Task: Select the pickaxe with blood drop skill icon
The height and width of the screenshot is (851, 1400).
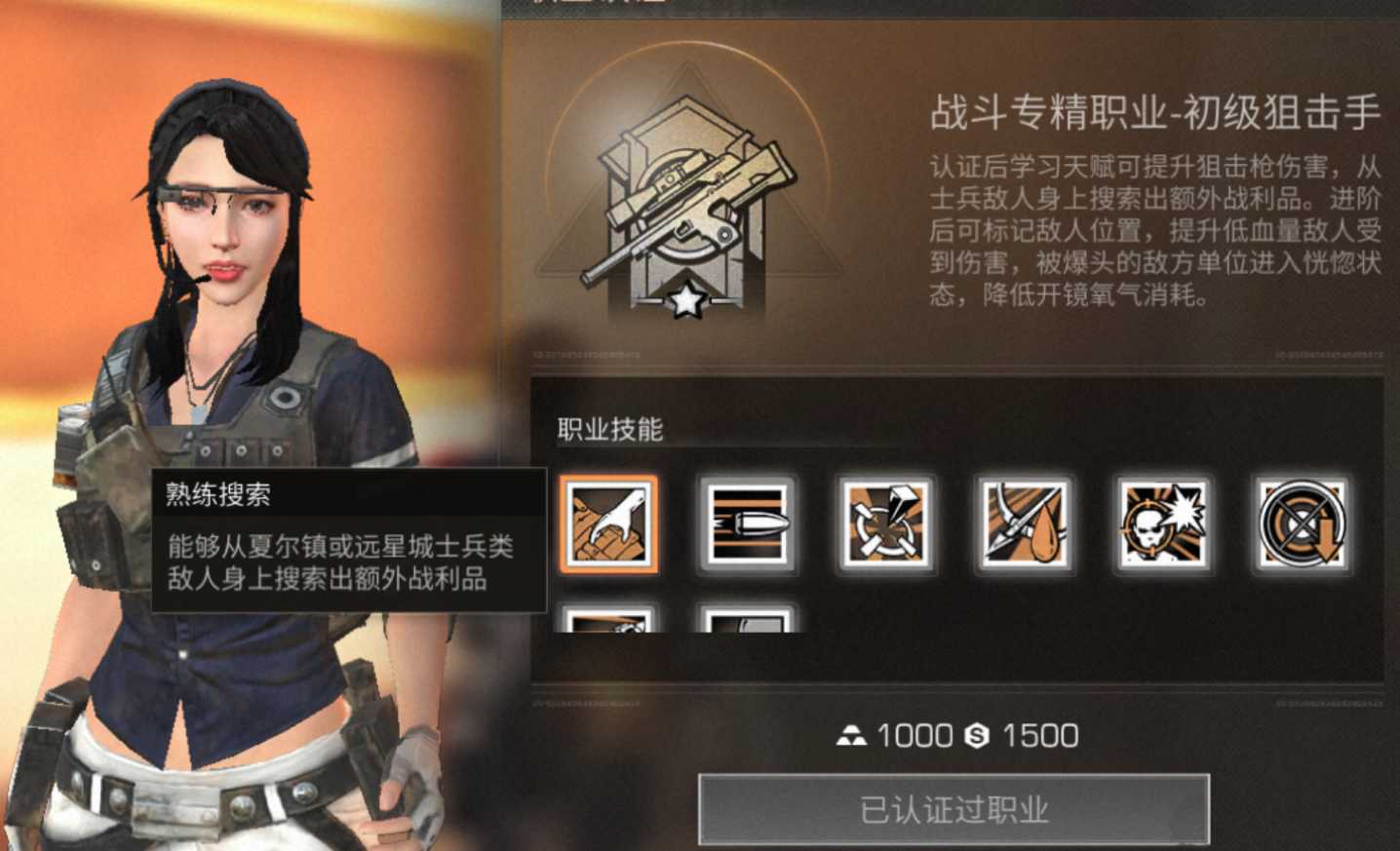Action: tap(1024, 525)
